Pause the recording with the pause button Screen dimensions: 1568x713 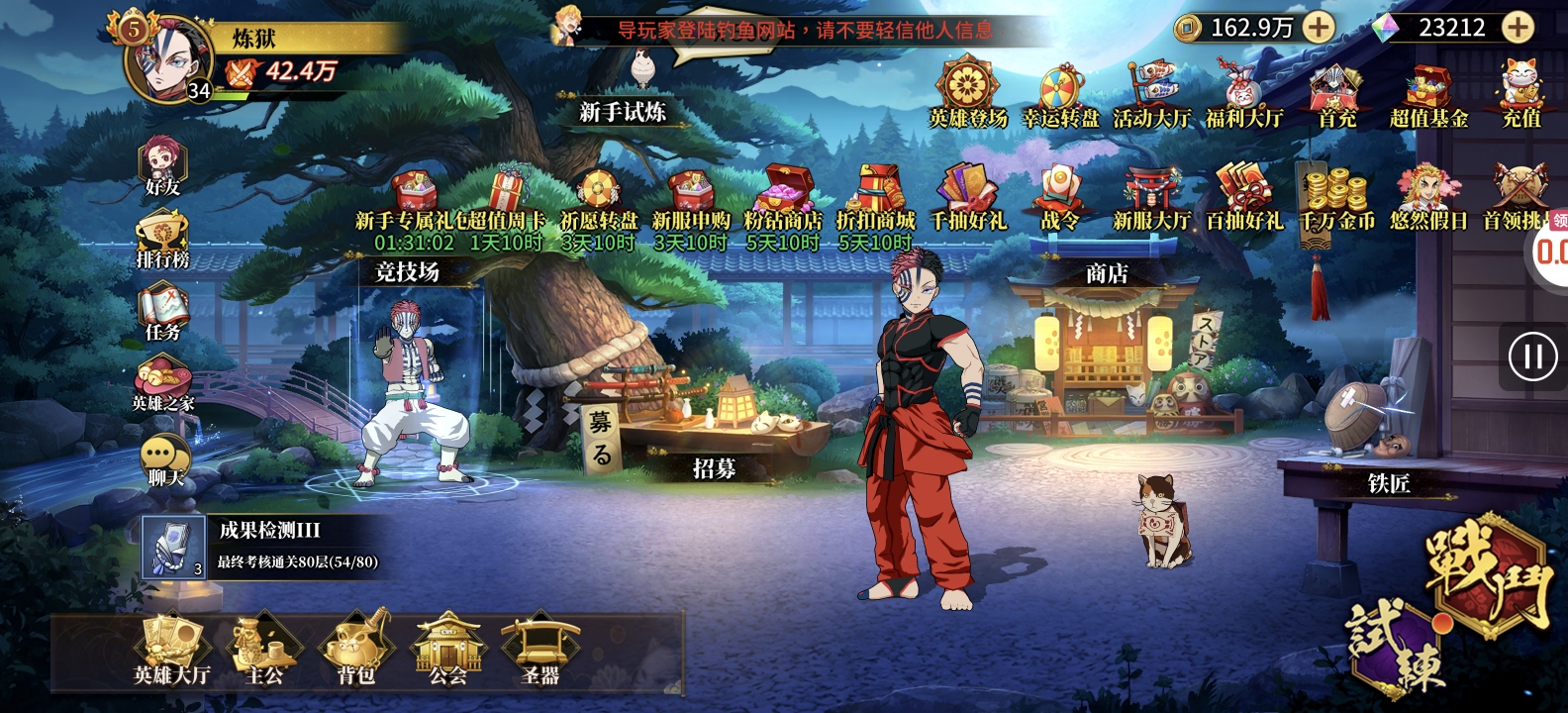(x=1532, y=356)
